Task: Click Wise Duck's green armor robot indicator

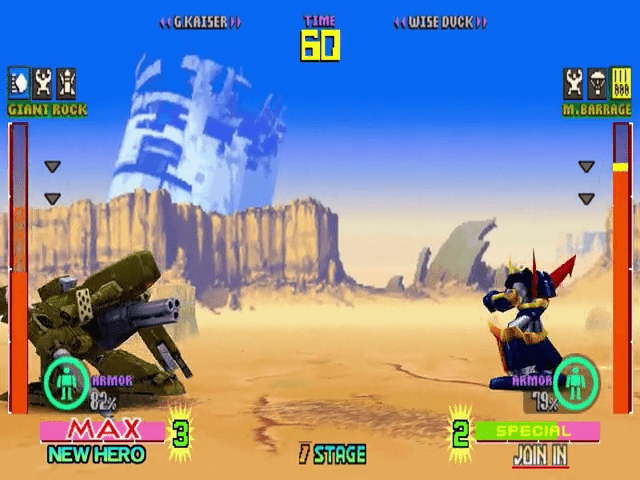Action: point(576,381)
